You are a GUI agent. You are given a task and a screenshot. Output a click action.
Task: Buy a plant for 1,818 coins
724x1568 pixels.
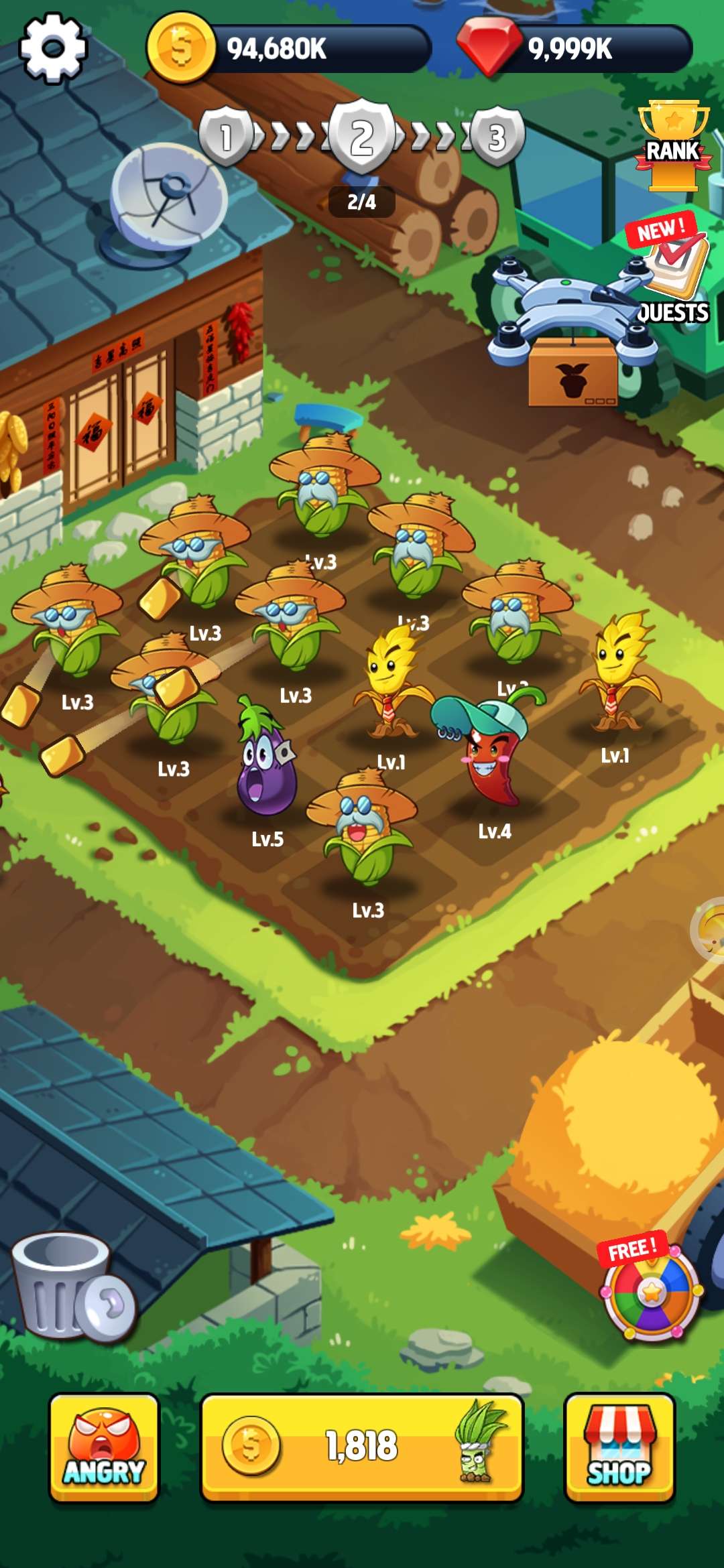tap(362, 1446)
